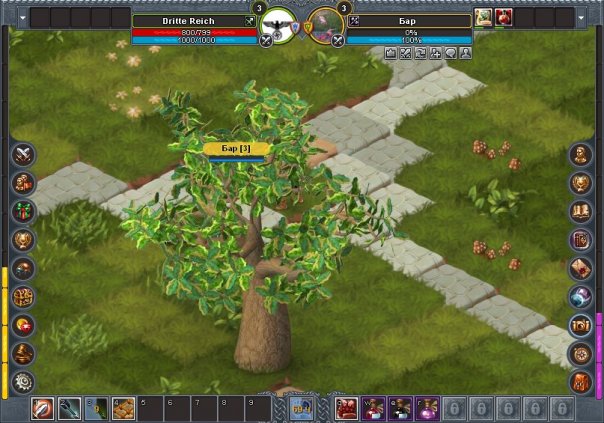Viewport: 604px width, 423px height.
Task: Open the gold trophy achievements icon
Action: click(22, 240)
